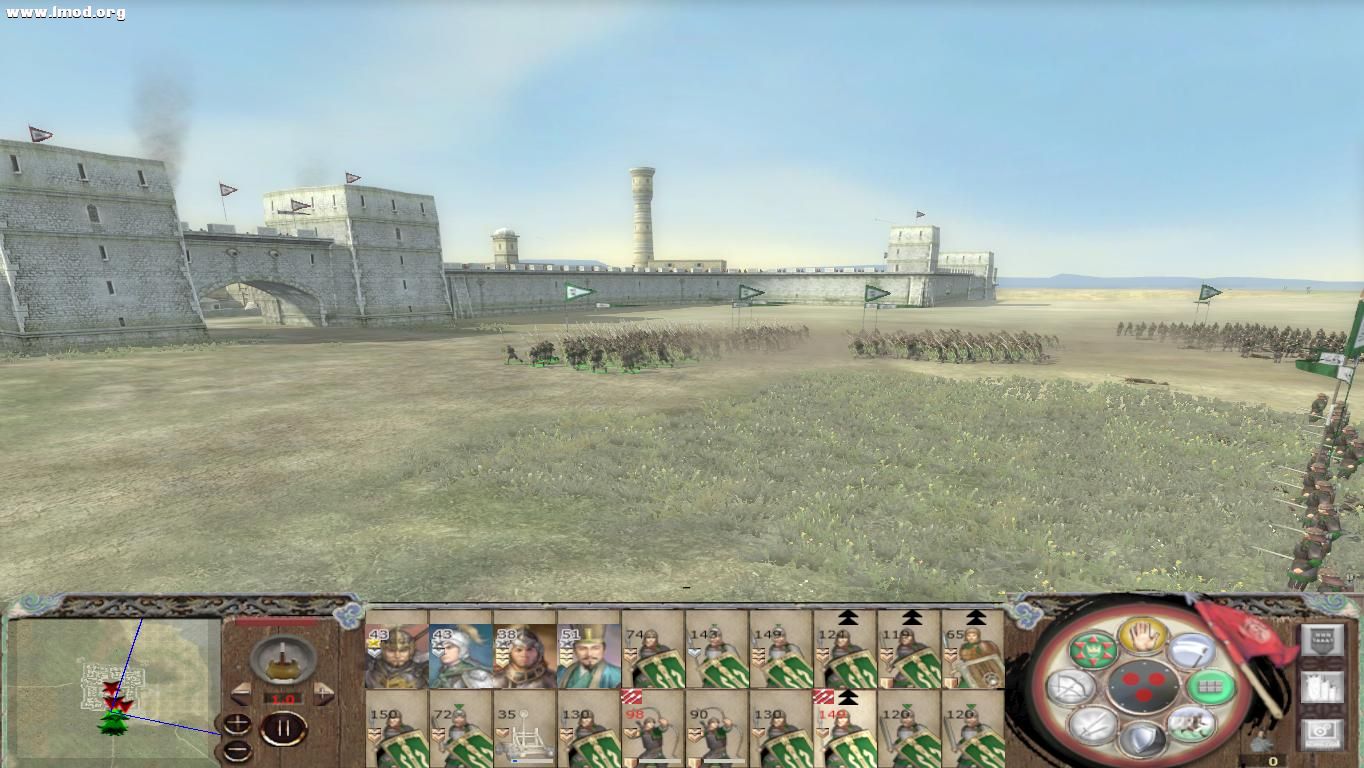1364x768 pixels.
Task: Click the faction crest icon on the command wheel
Action: (x=1094, y=649)
